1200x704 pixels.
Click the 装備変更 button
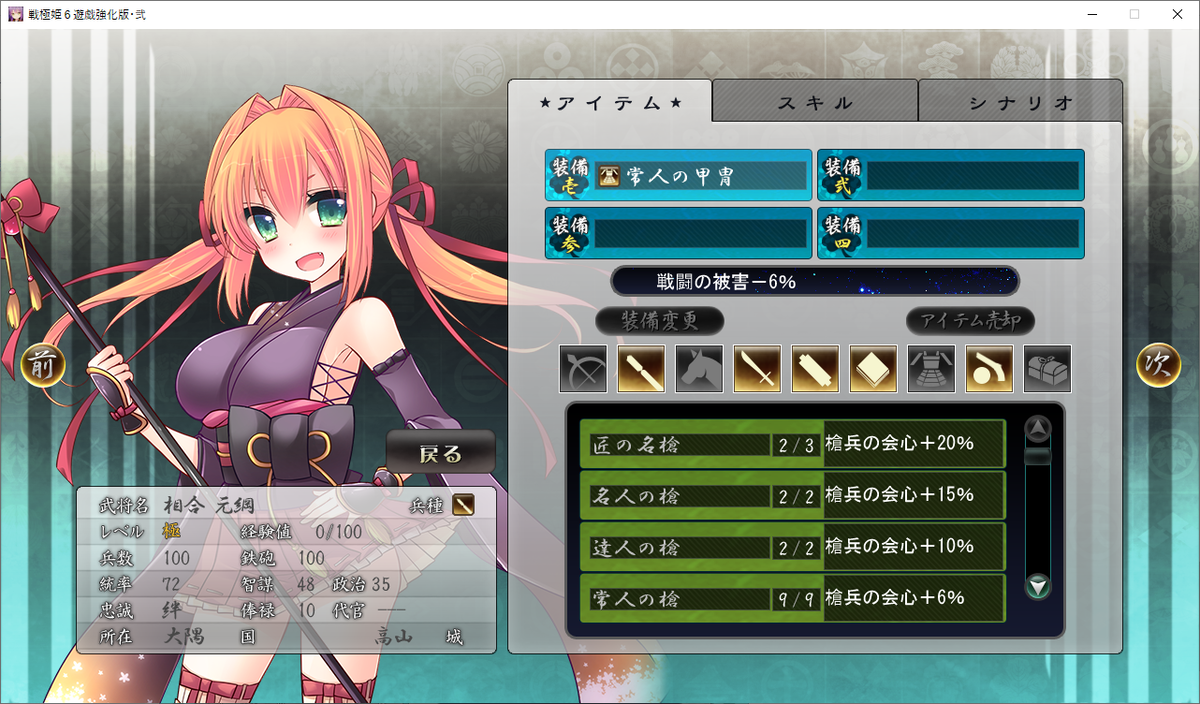coord(659,321)
